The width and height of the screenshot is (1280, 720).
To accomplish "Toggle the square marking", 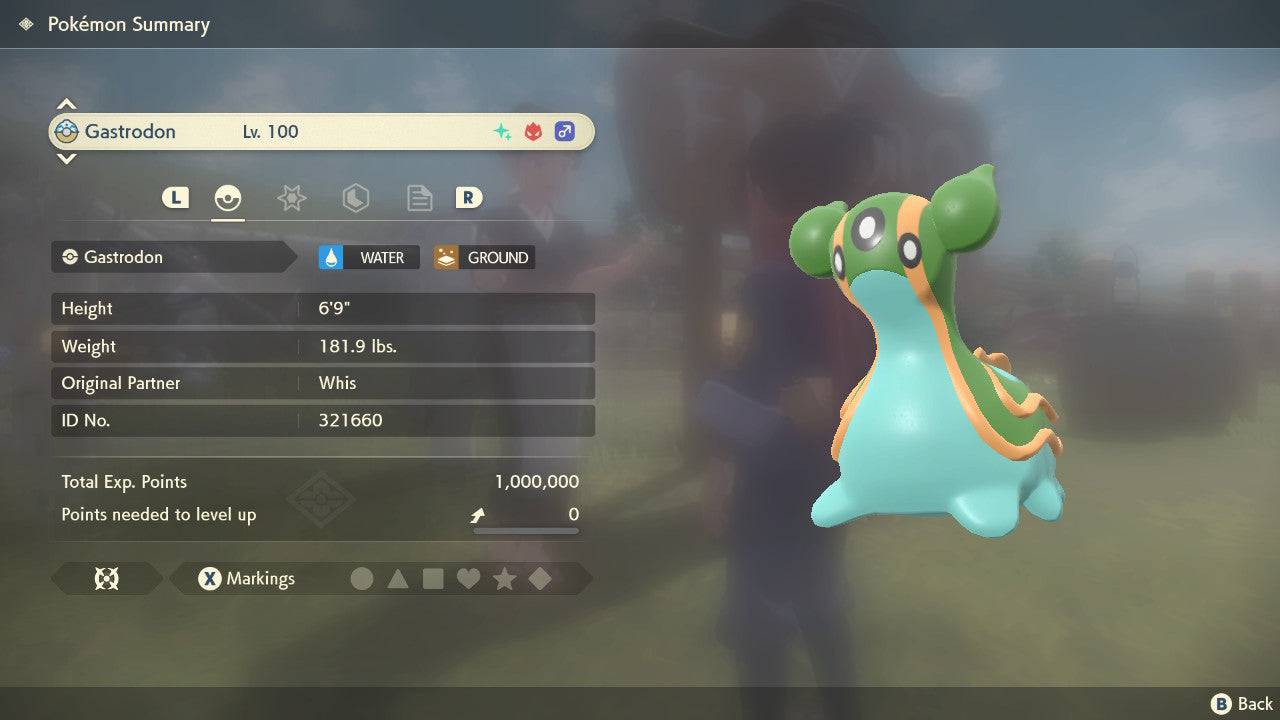I will pos(433,579).
